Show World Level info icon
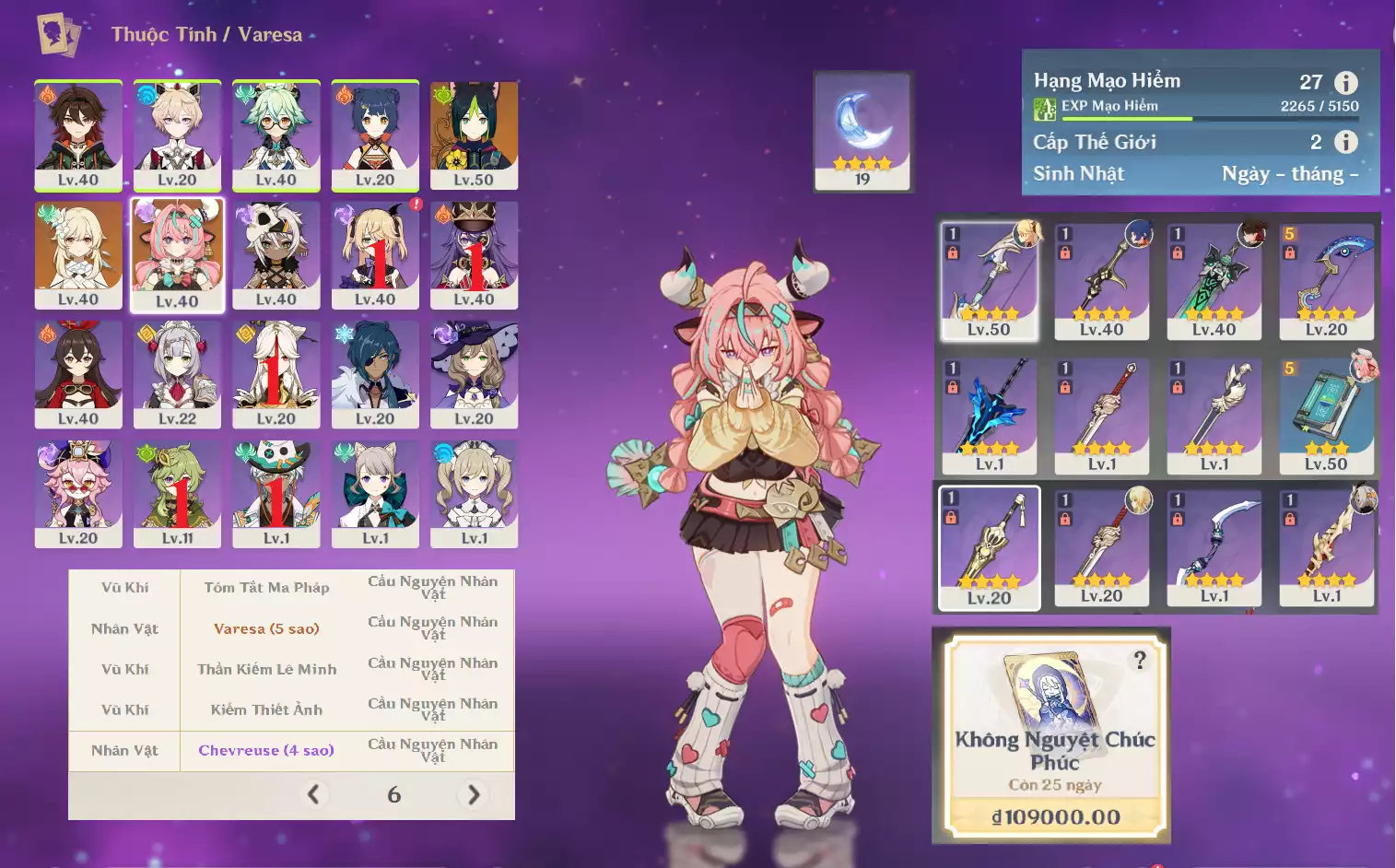This screenshot has height=868, width=1396. coord(1346,142)
